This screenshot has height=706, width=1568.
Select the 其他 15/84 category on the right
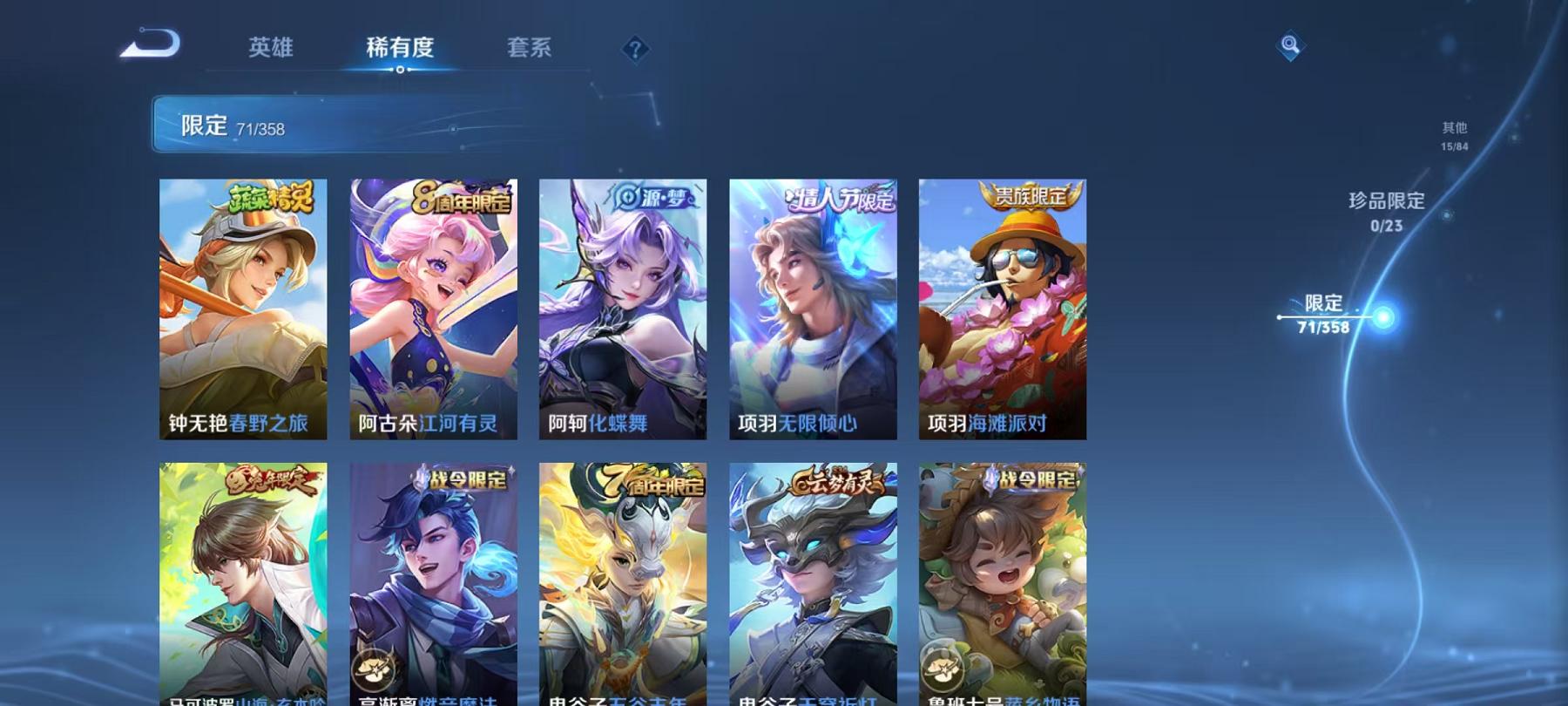1453,135
